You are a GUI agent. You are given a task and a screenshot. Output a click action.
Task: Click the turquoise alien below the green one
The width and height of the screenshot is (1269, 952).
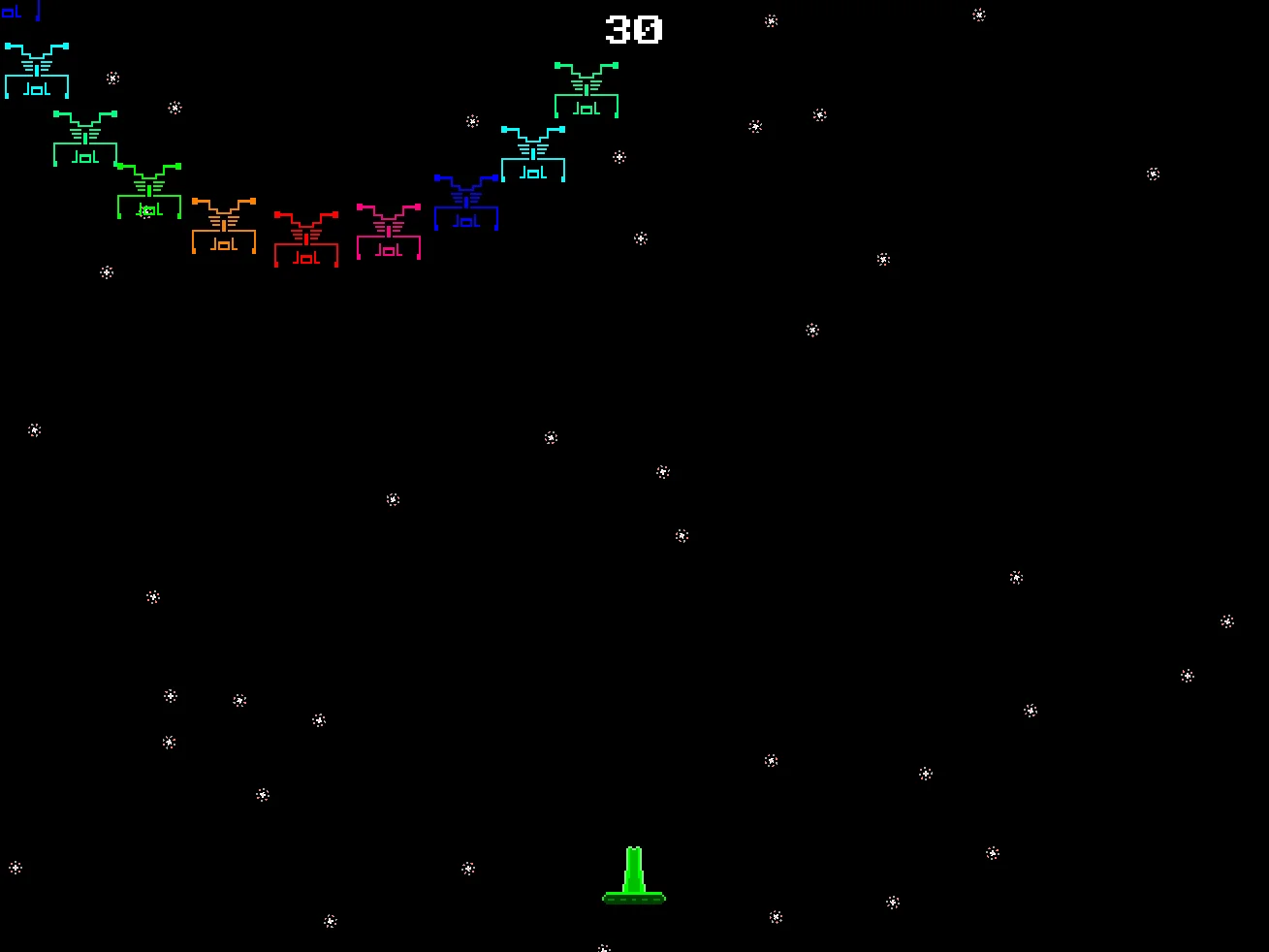[532, 153]
